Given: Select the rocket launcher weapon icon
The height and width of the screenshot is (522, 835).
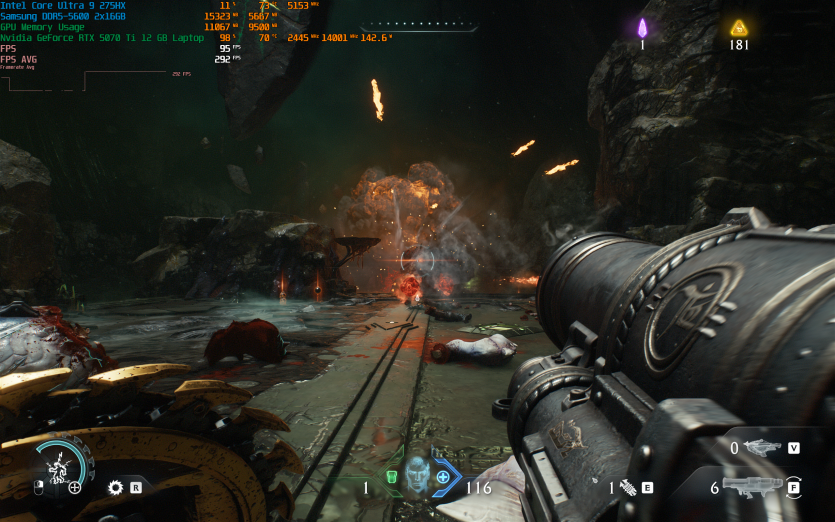Looking at the screenshot, I should 752,487.
